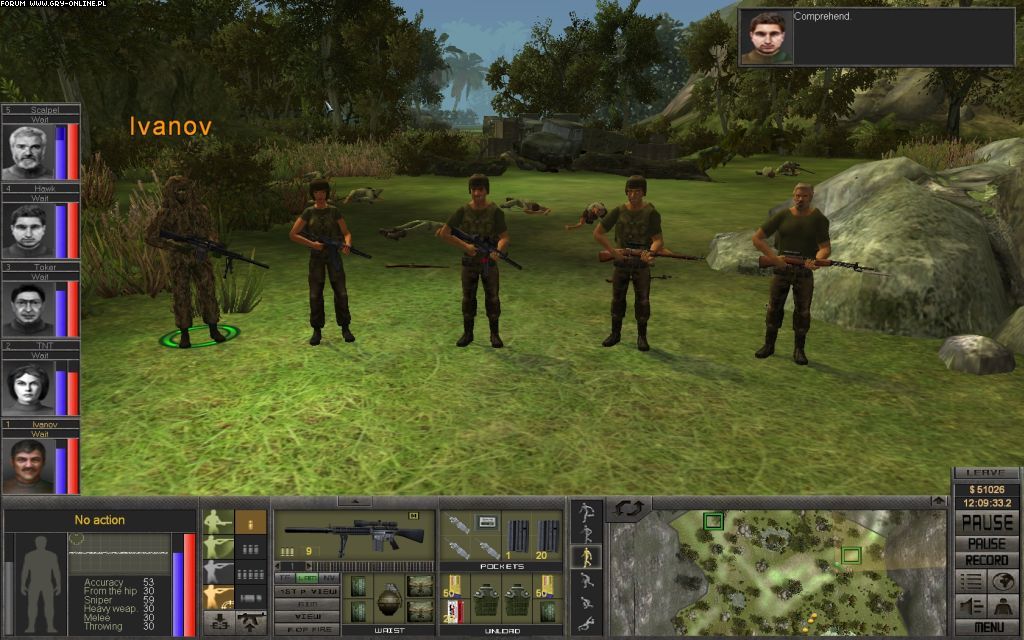Click the tactical minimap
Viewport: 1024px width, 640px height.
point(780,572)
